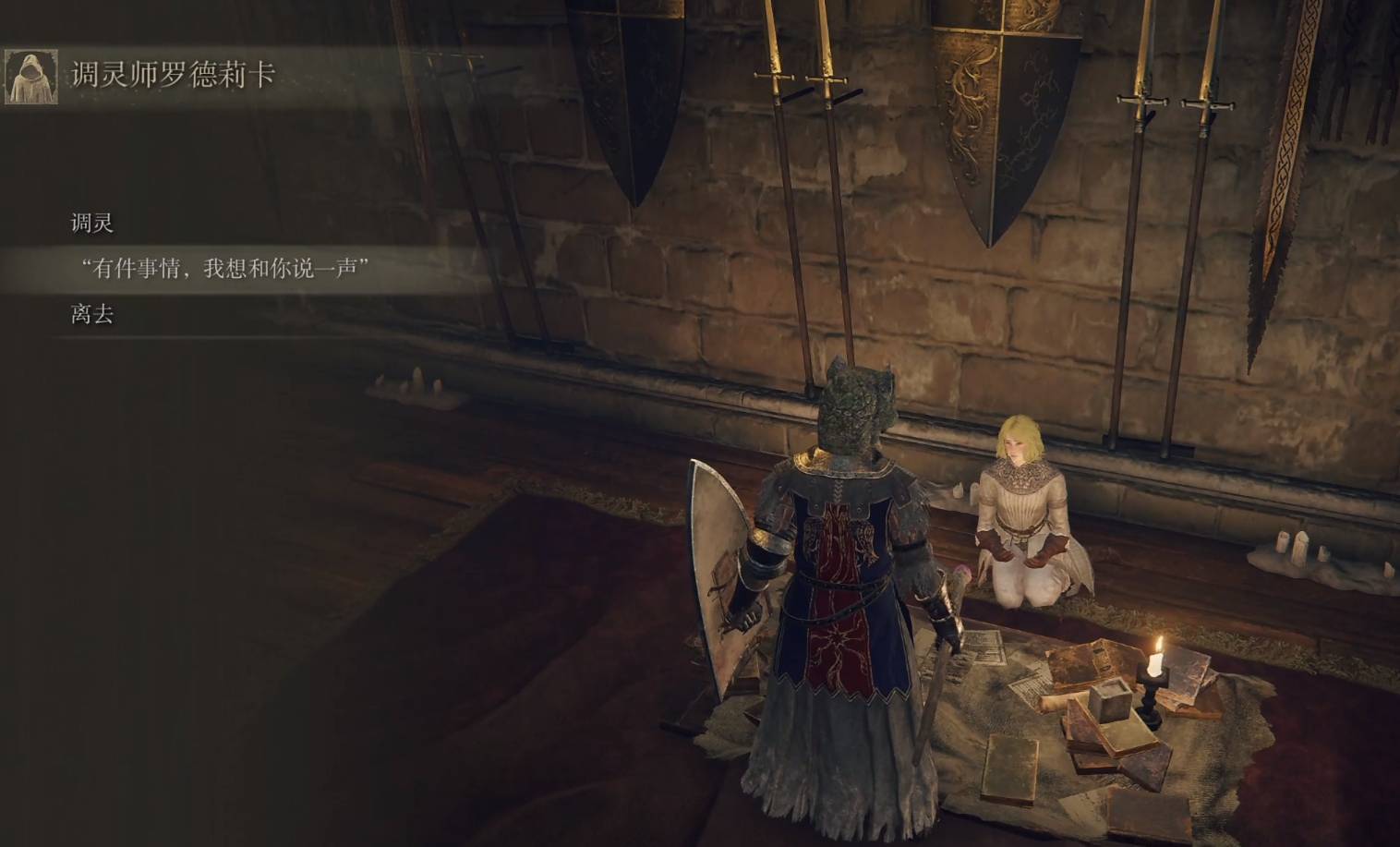Select 离去 to leave the conversation
This screenshot has width=1400, height=847.
(92, 315)
